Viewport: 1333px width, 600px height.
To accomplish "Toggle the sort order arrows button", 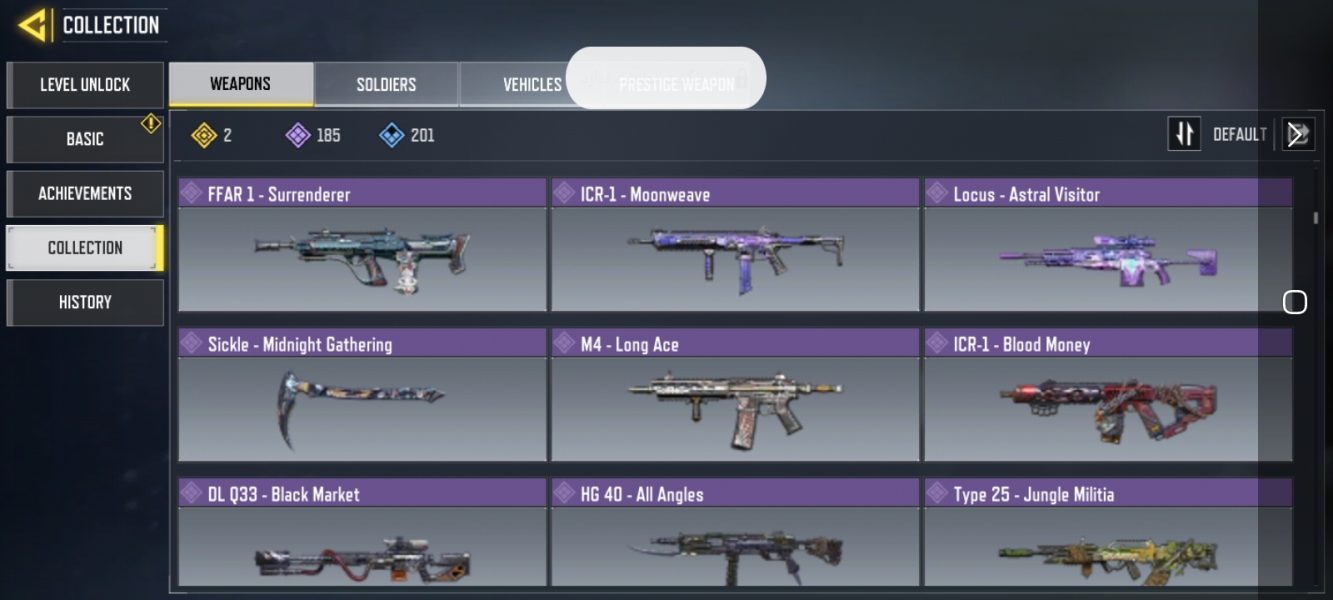I will click(1184, 134).
